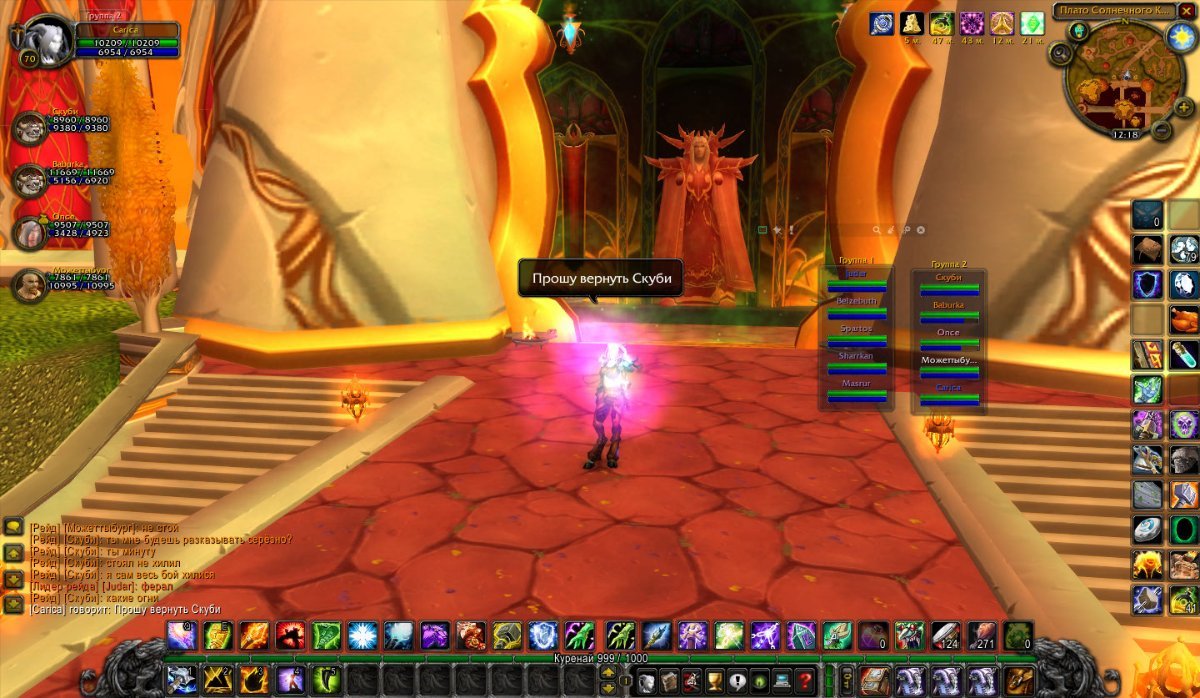Click the cheese wedge buff icon
This screenshot has height=698, width=1200.
(x=912, y=23)
